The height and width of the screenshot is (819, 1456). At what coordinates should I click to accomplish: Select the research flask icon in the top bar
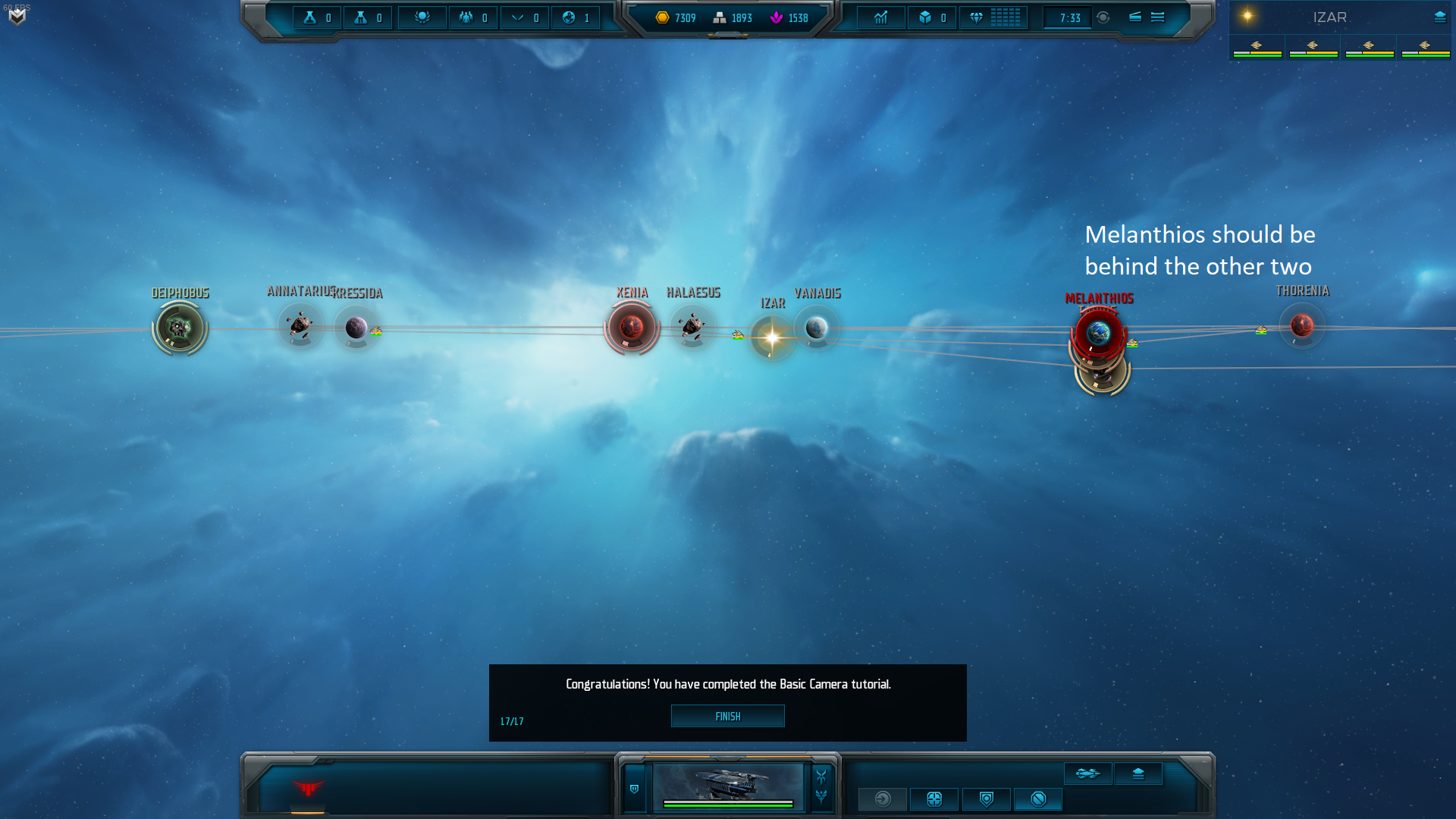click(311, 17)
